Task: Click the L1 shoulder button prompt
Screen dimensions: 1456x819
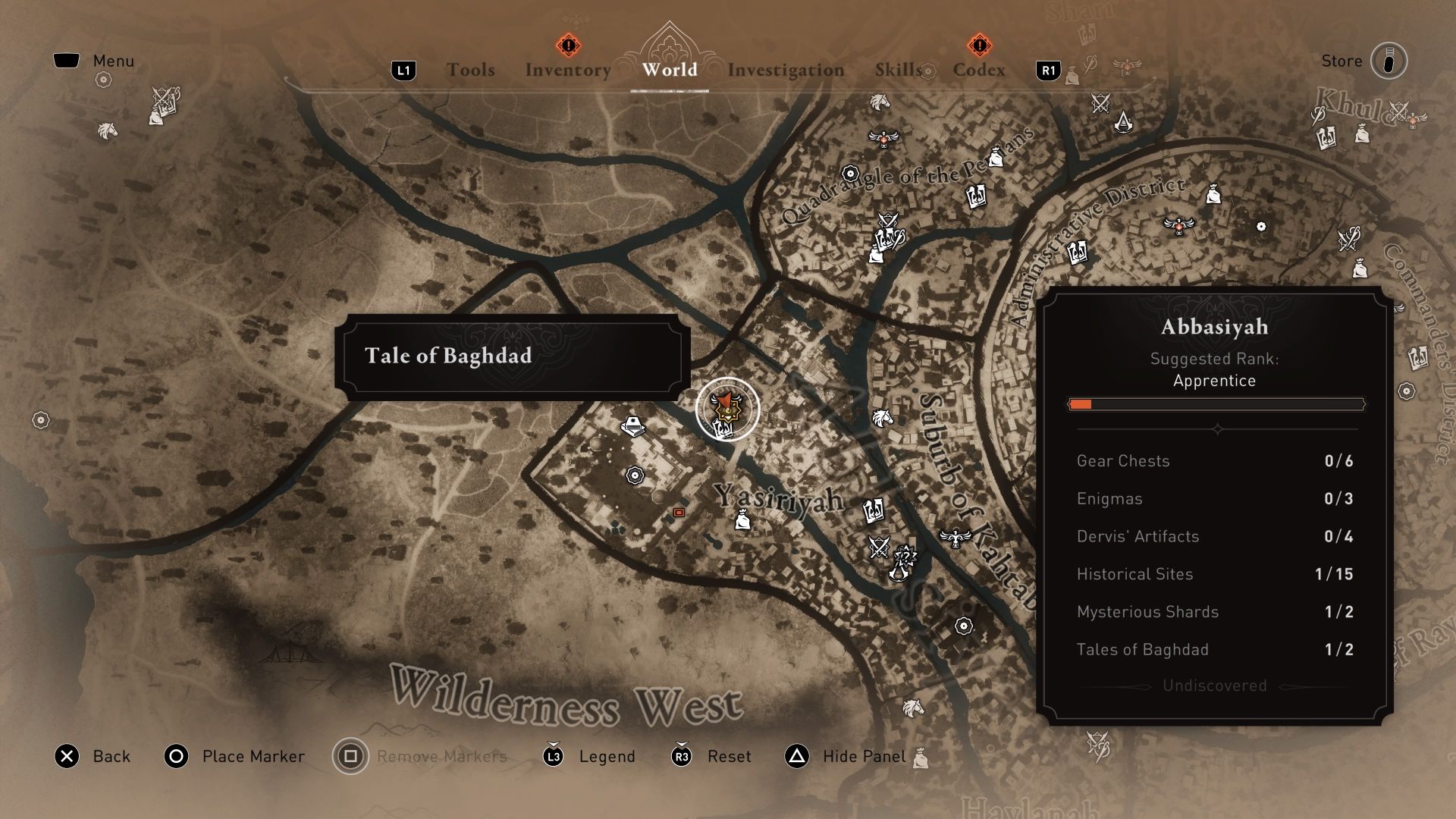Action: [404, 69]
